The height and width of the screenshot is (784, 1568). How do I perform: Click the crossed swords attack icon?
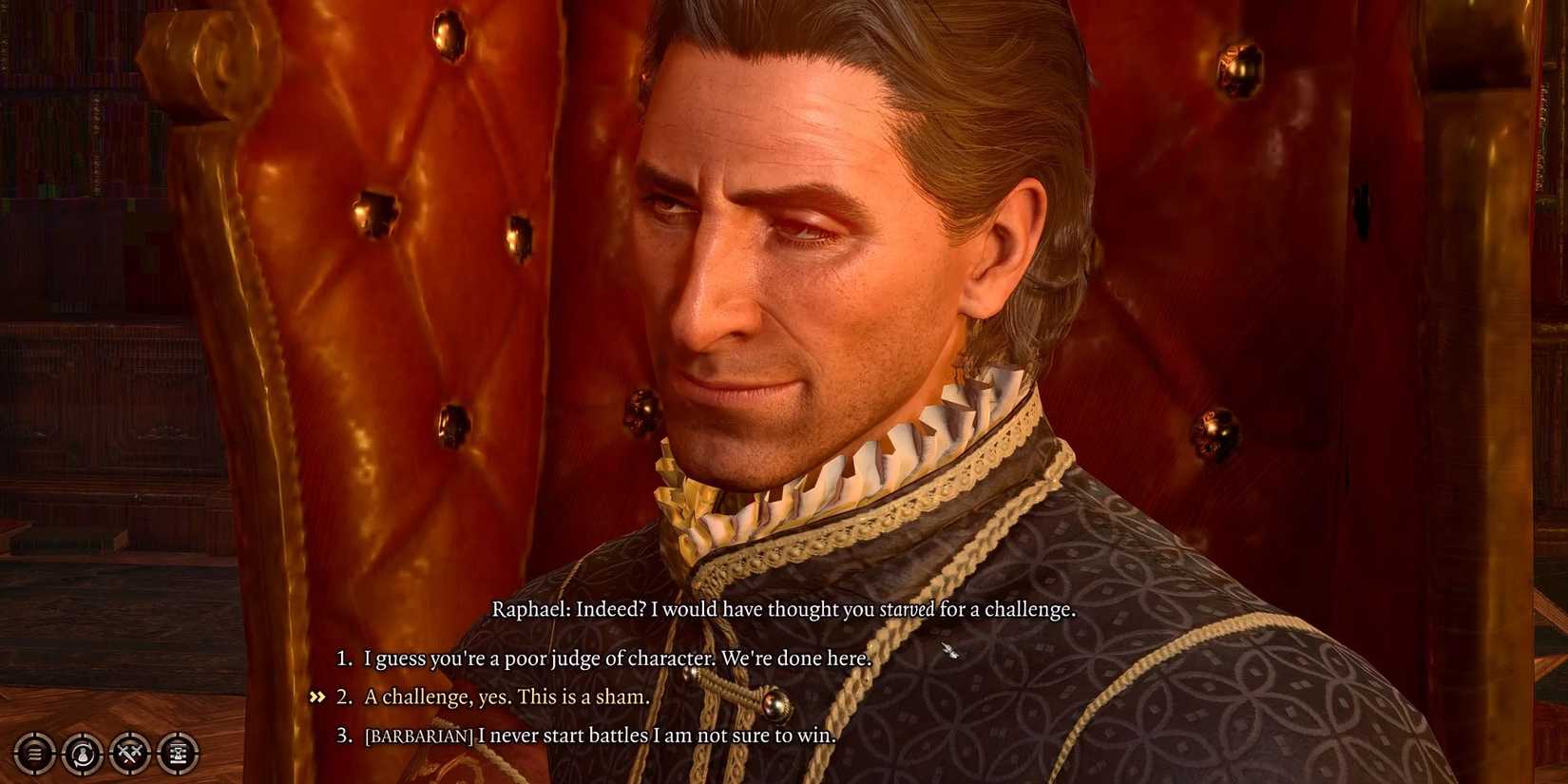(x=130, y=754)
